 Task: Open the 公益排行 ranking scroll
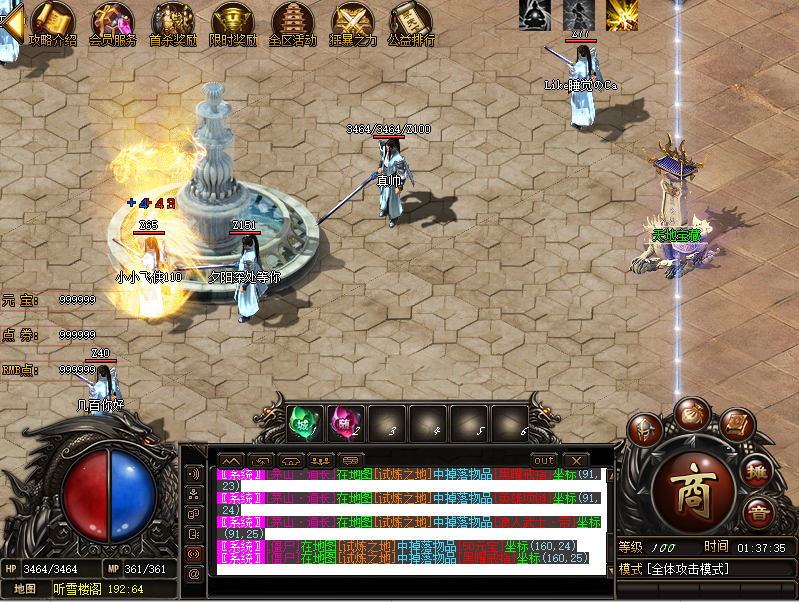tap(410, 24)
